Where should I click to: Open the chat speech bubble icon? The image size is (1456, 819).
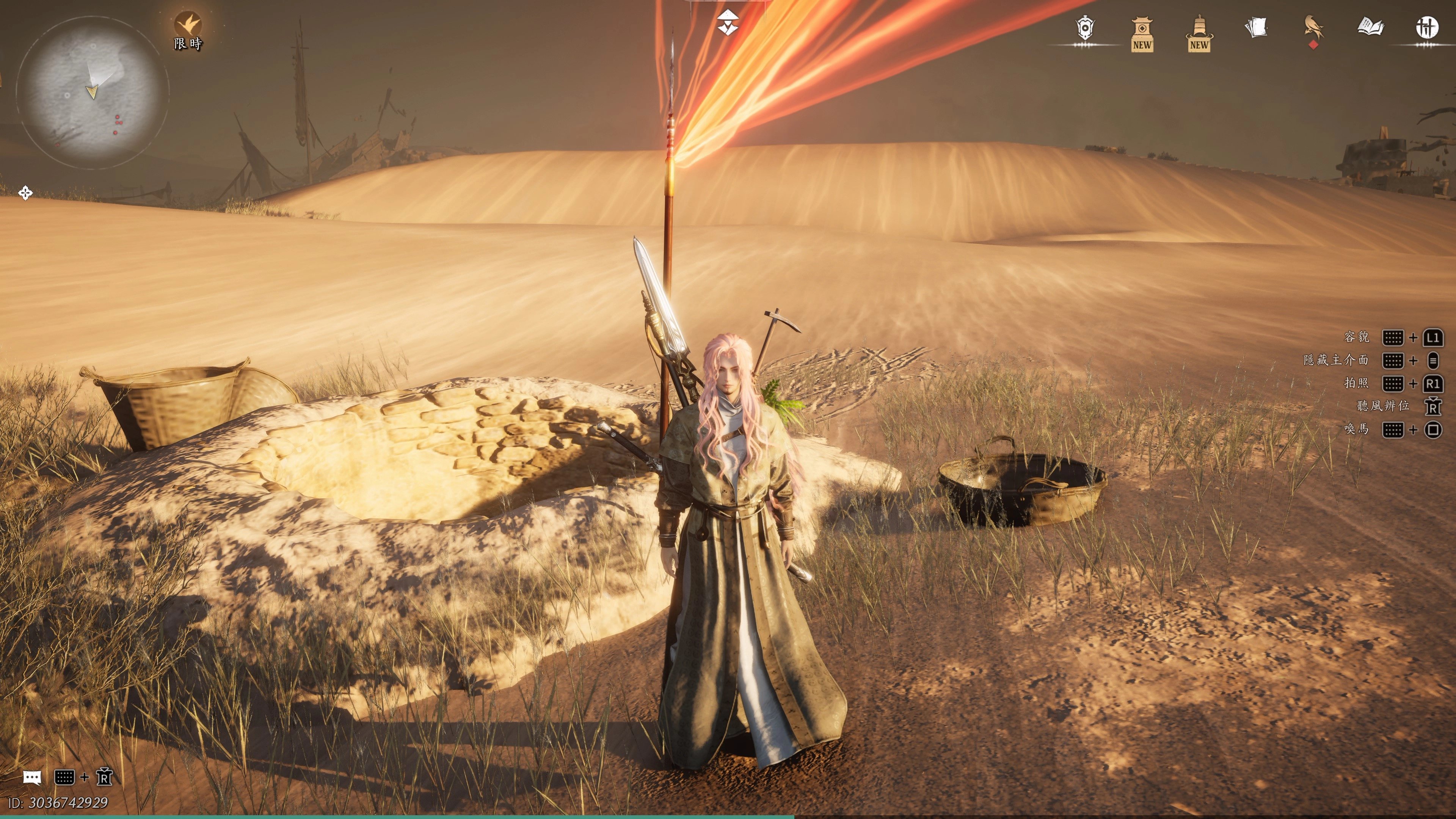(x=32, y=778)
